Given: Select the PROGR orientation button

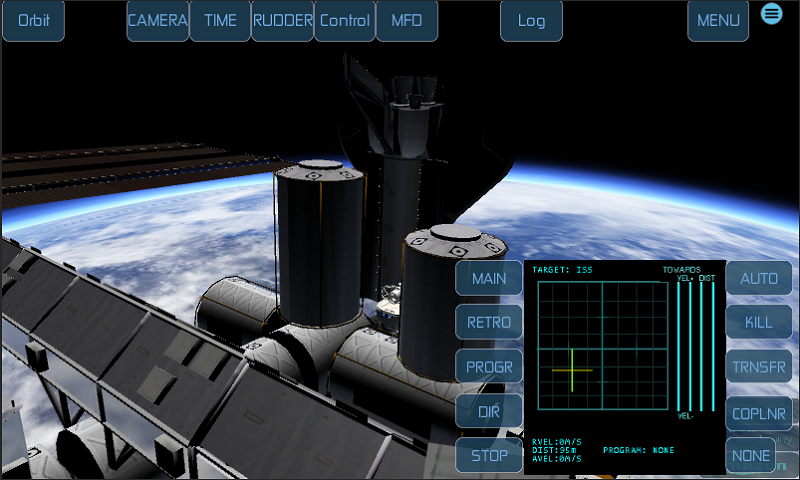Looking at the screenshot, I should click(x=489, y=367).
